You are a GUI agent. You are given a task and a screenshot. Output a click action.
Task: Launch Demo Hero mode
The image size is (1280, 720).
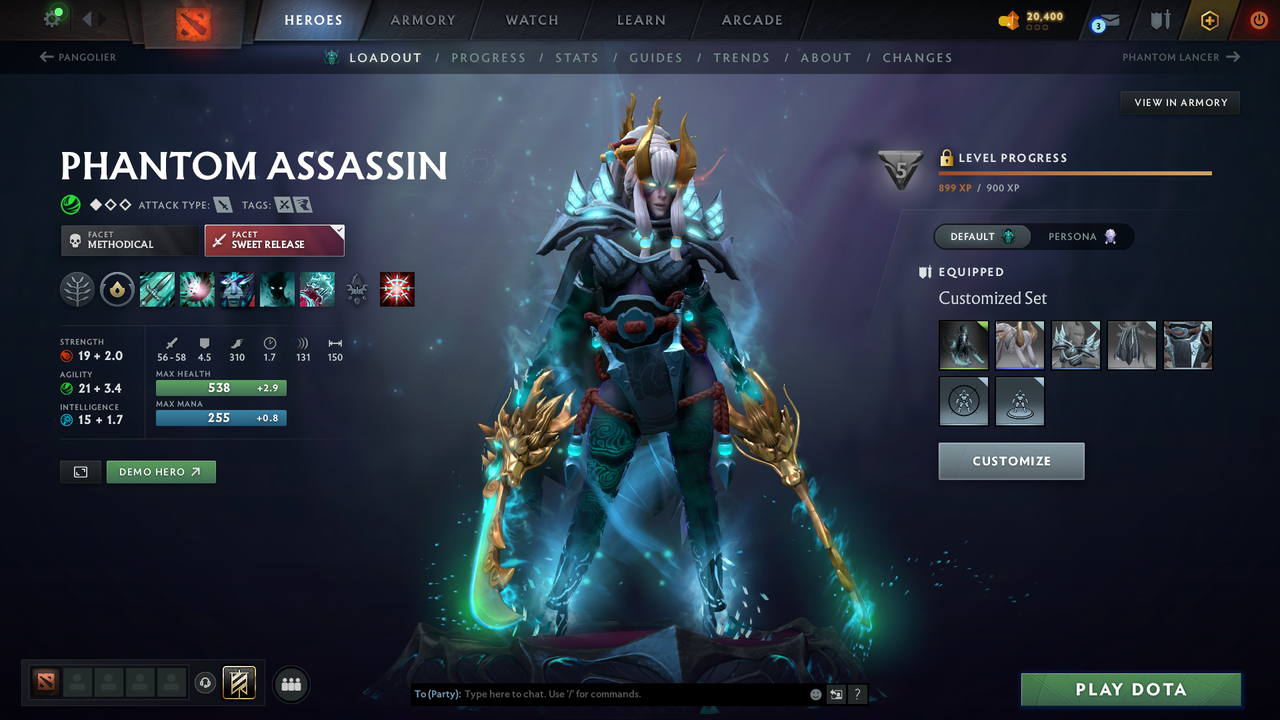pos(160,472)
